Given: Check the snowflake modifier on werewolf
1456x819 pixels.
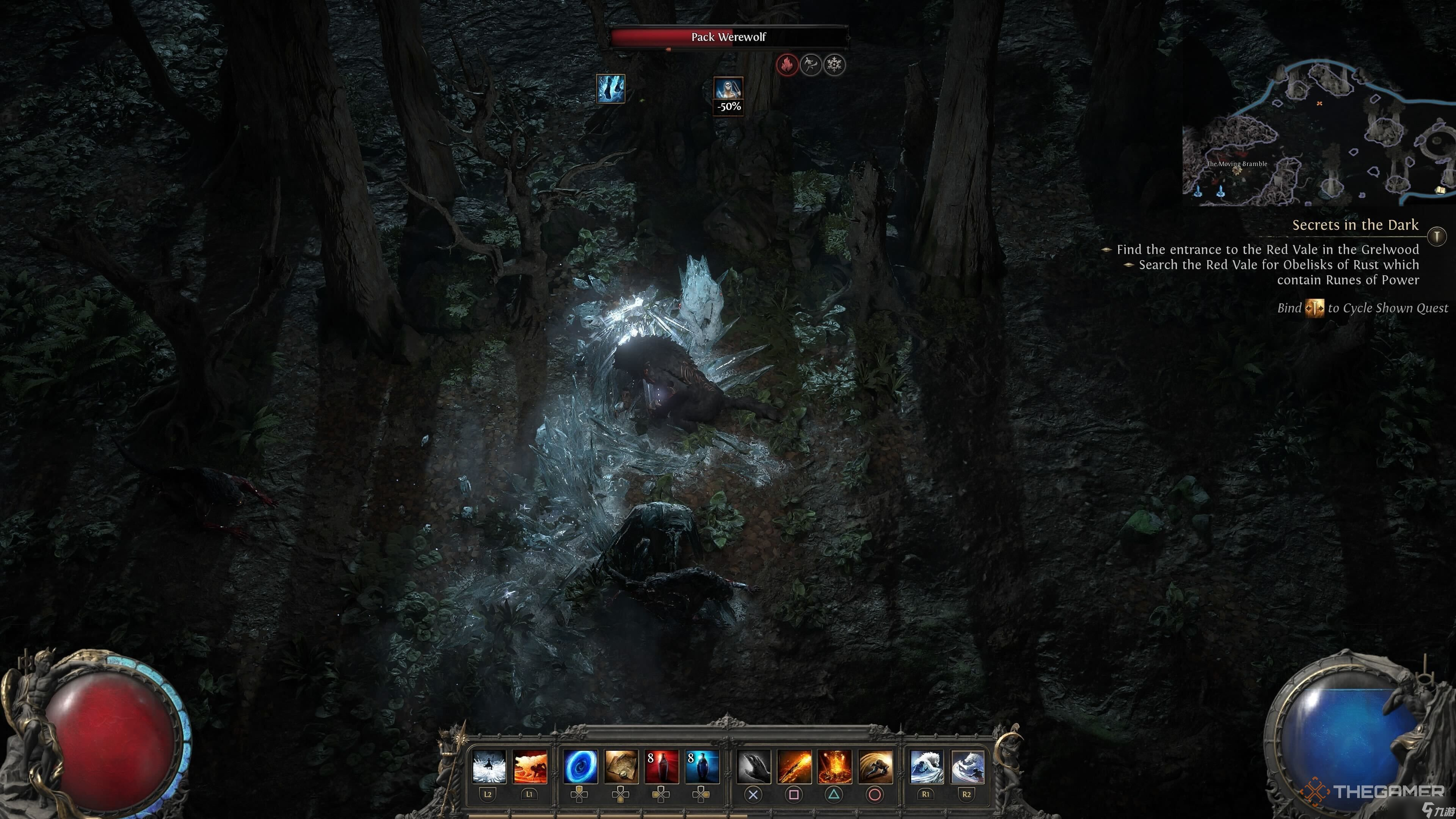Looking at the screenshot, I should point(834,65).
